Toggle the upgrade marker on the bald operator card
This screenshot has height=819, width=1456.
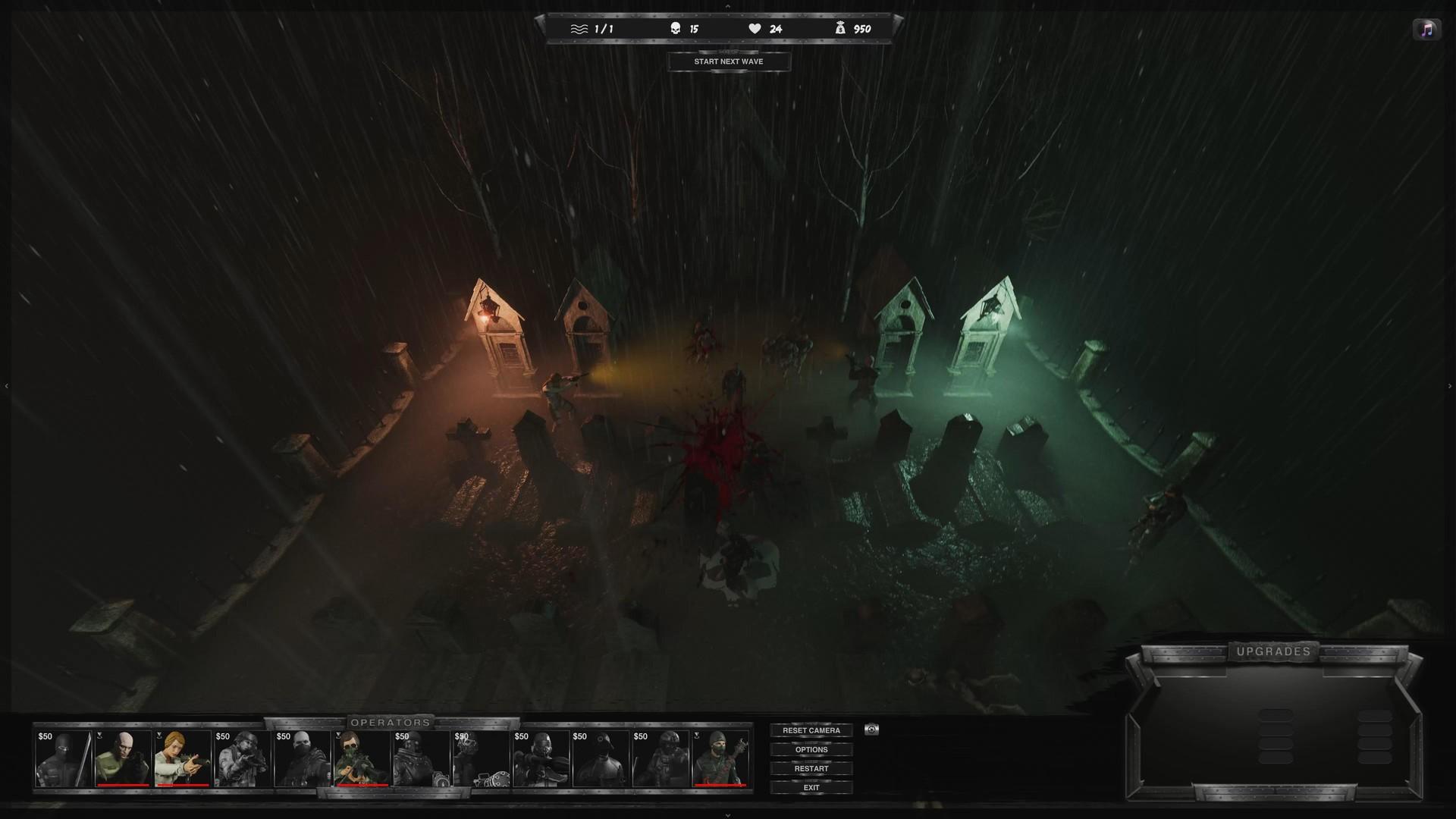coord(99,736)
